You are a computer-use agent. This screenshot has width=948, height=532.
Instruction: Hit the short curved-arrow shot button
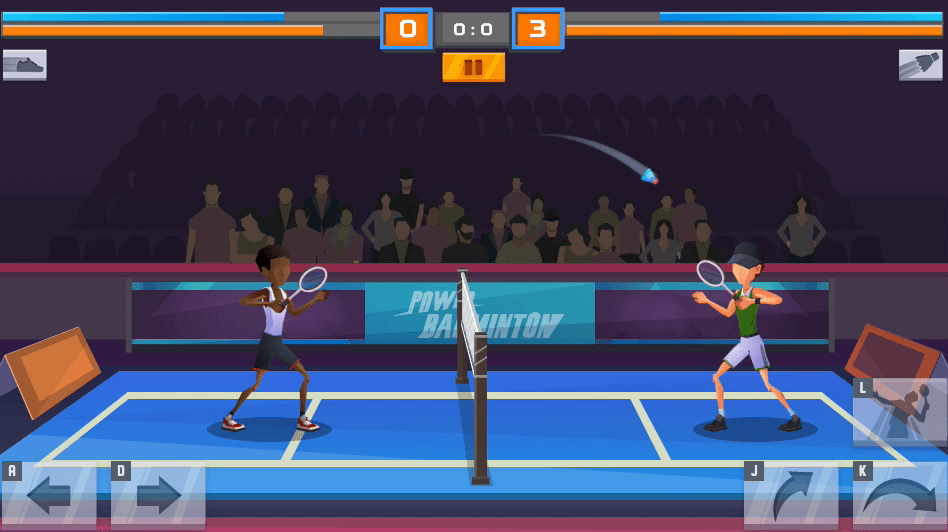790,495
